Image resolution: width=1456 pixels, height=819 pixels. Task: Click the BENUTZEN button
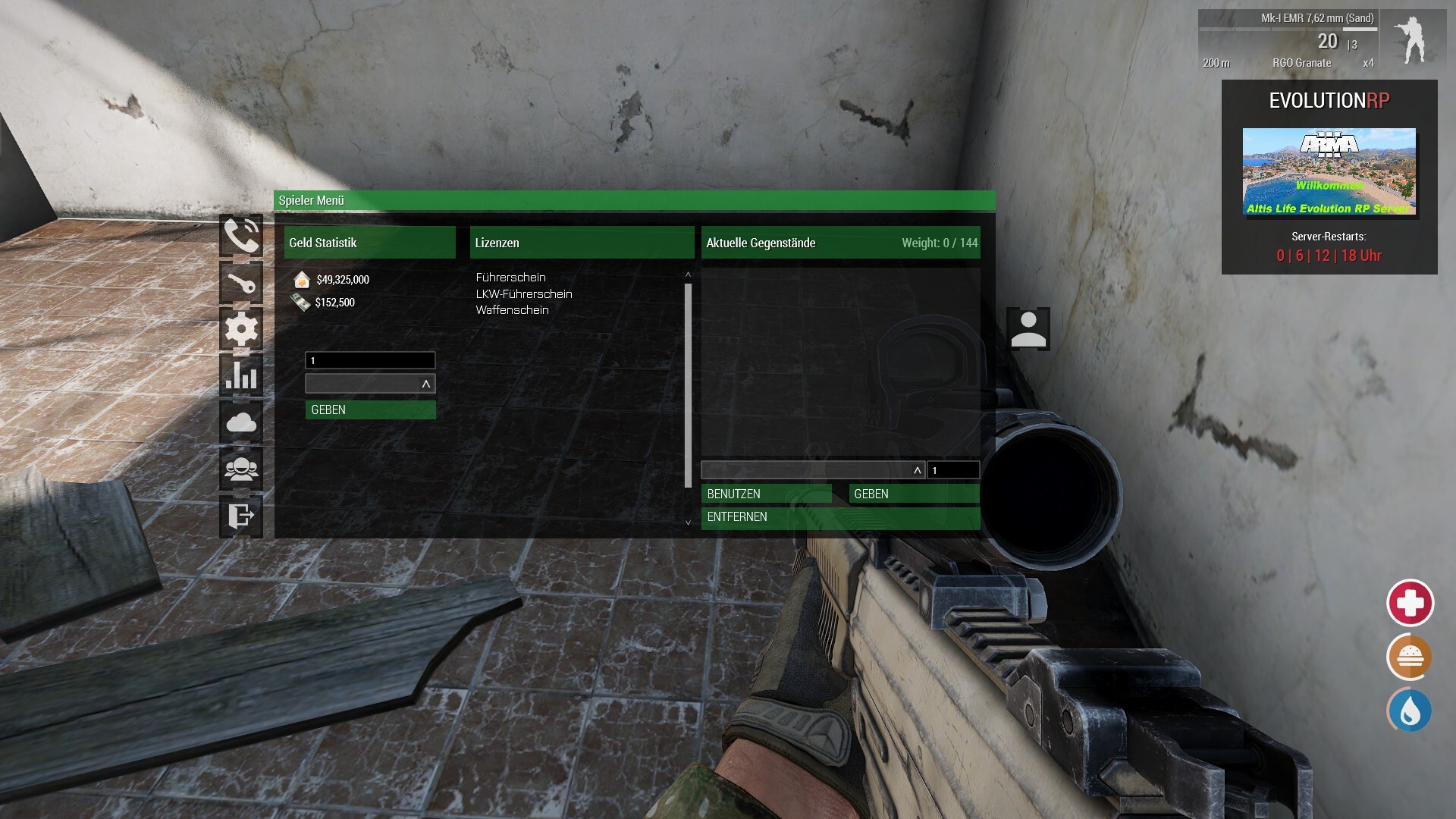[766, 494]
